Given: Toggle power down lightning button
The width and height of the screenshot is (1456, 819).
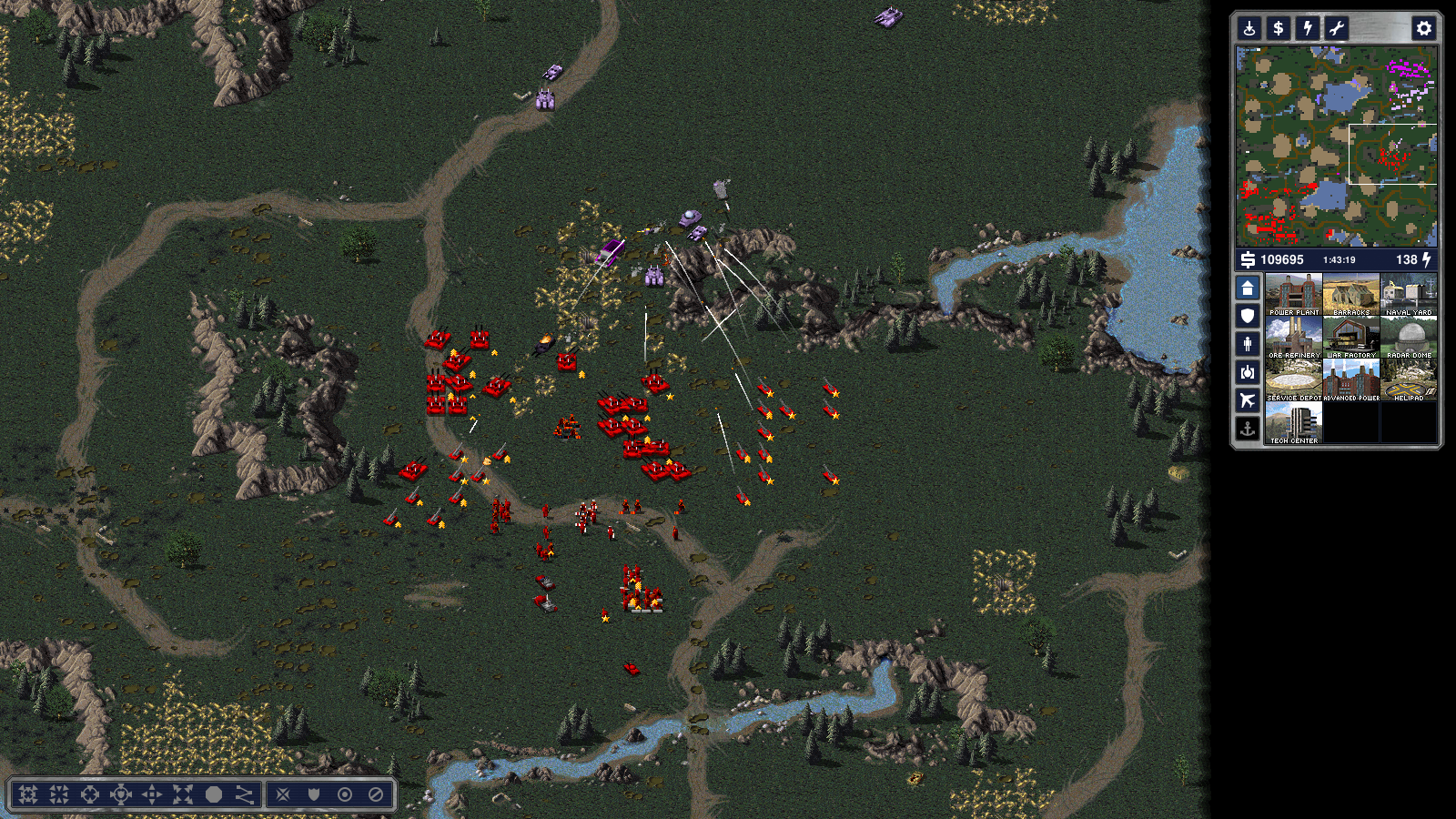Looking at the screenshot, I should click(1308, 28).
